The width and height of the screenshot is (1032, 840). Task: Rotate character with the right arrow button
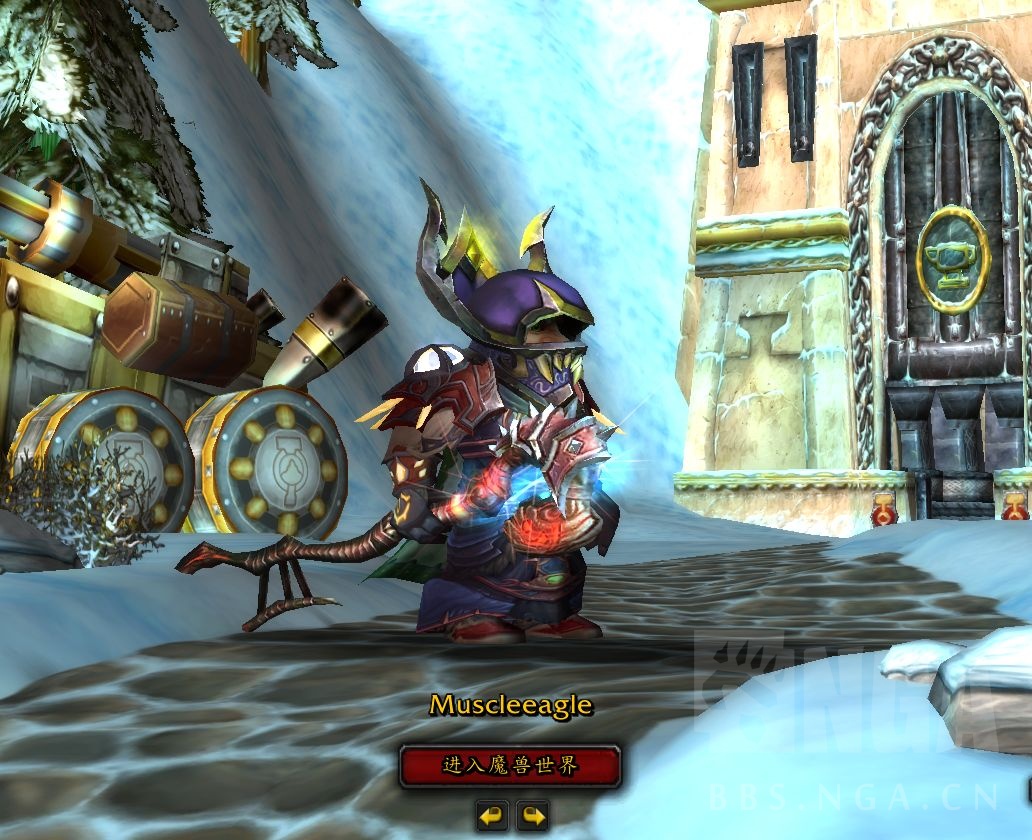coord(533,816)
